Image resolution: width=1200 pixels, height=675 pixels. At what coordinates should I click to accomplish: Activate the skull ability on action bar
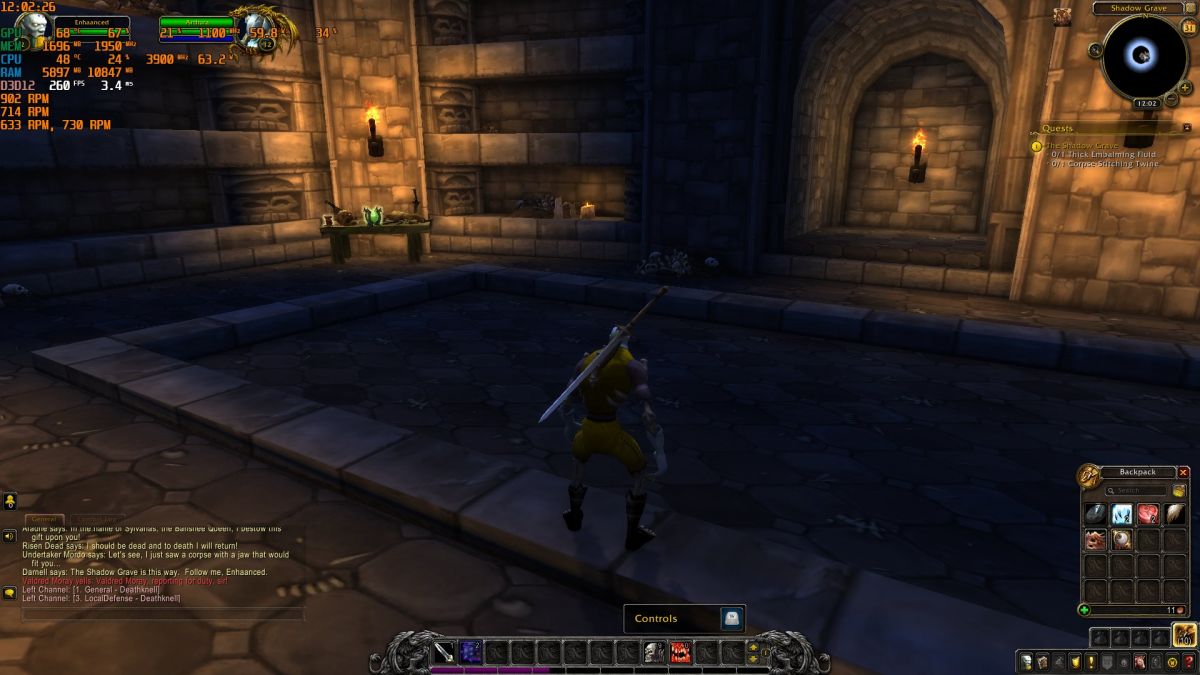point(654,653)
